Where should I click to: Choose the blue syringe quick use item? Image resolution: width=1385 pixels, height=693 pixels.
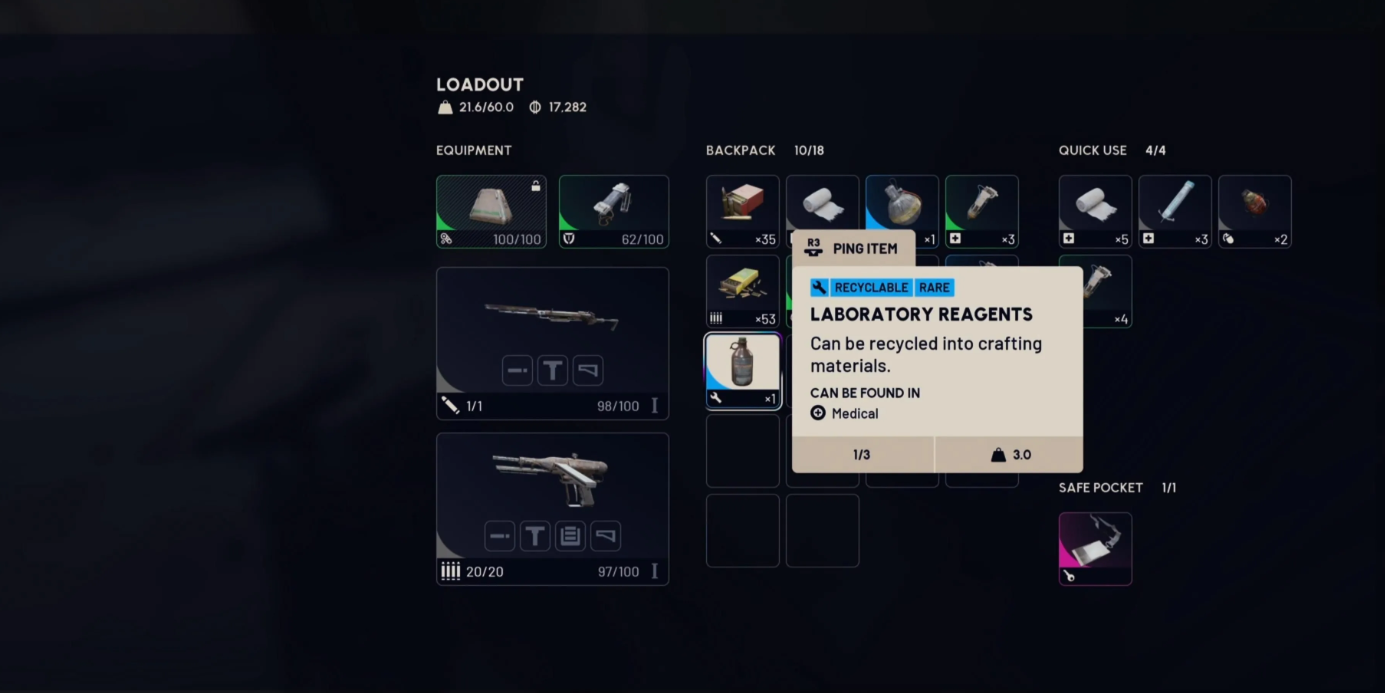coord(1174,211)
